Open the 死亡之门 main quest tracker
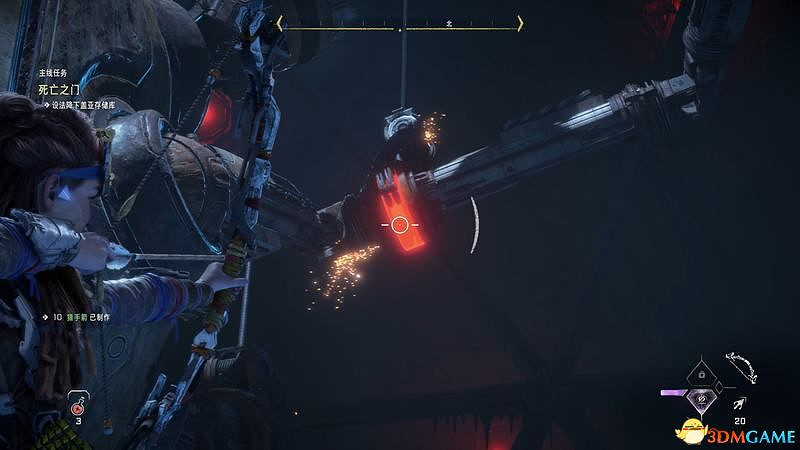The width and height of the screenshot is (800, 450). point(61,89)
